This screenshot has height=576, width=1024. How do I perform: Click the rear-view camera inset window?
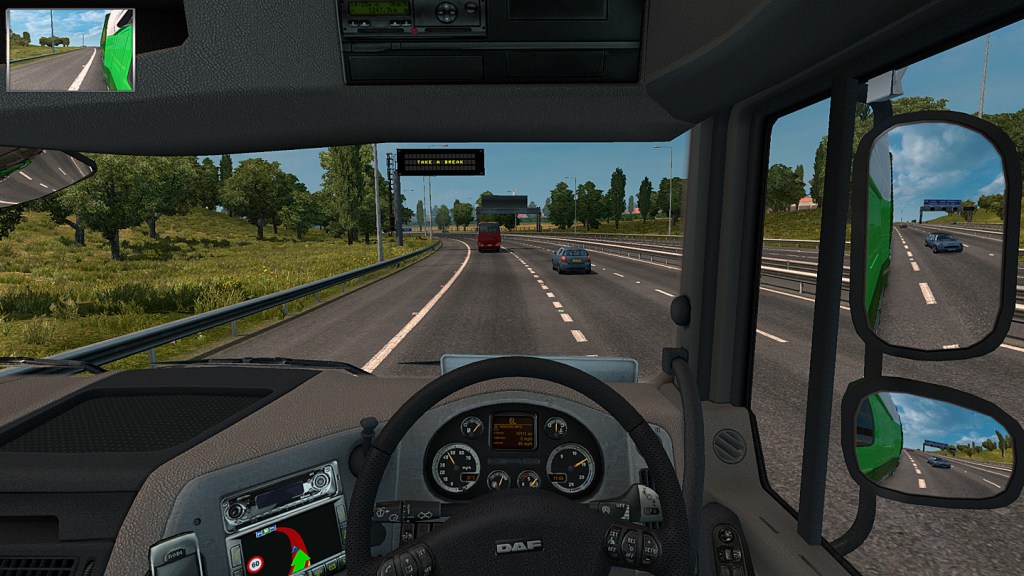70,50
